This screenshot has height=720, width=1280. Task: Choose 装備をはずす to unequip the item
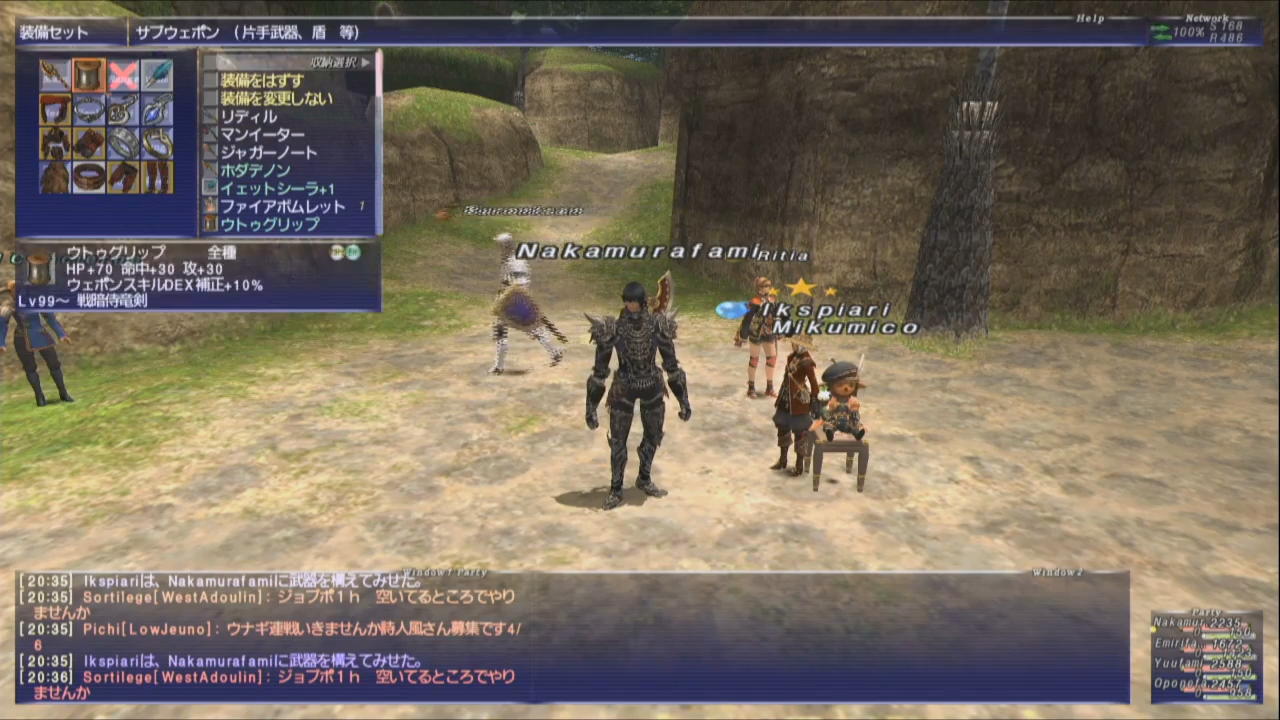262,80
